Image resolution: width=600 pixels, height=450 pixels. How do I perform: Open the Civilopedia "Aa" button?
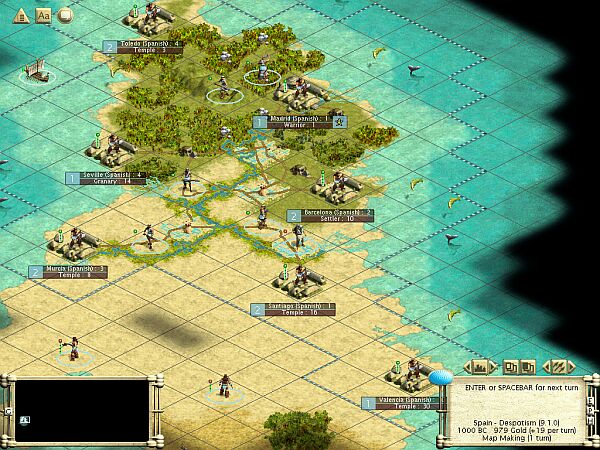[44, 15]
